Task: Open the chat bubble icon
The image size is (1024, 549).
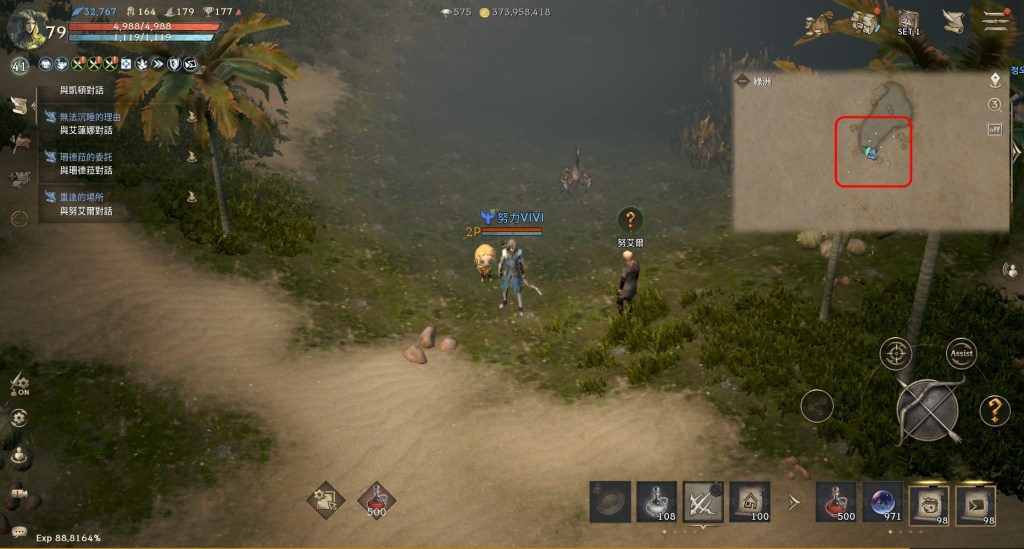Action: tap(19, 531)
